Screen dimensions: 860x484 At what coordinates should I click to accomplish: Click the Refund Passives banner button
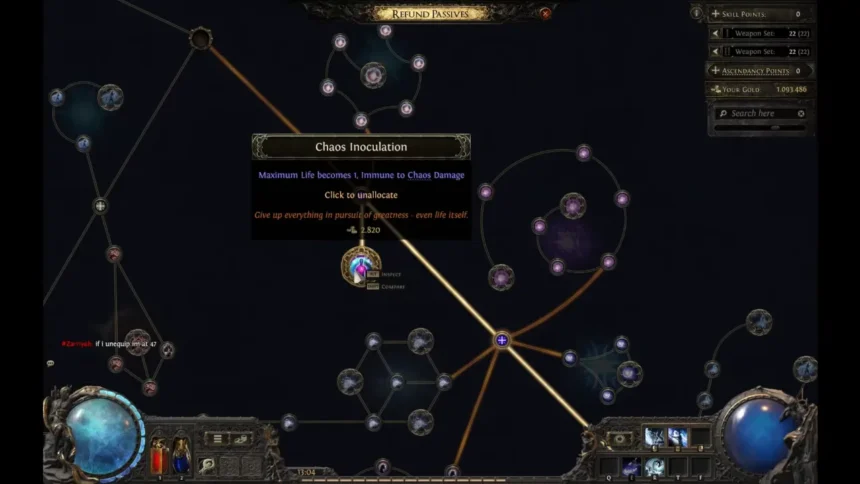[x=431, y=13]
